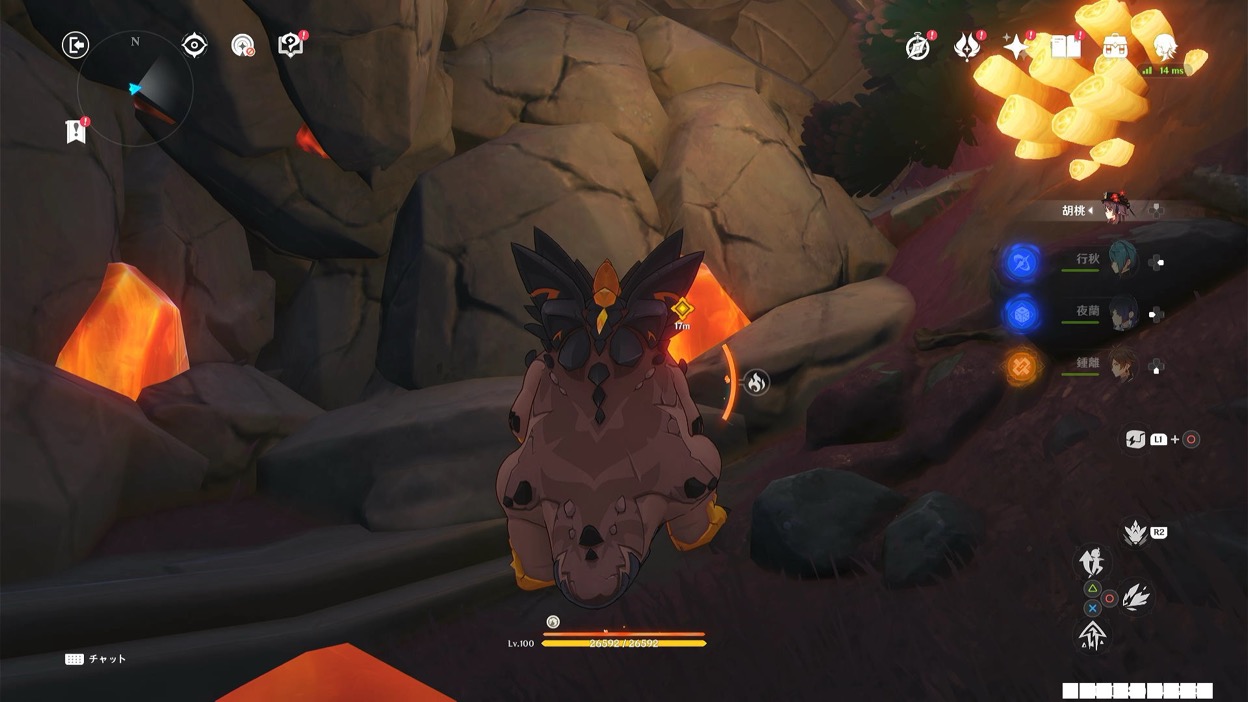Click the white upward-arrow jump icon
Viewport: 1248px width, 702px height.
click(x=1091, y=635)
